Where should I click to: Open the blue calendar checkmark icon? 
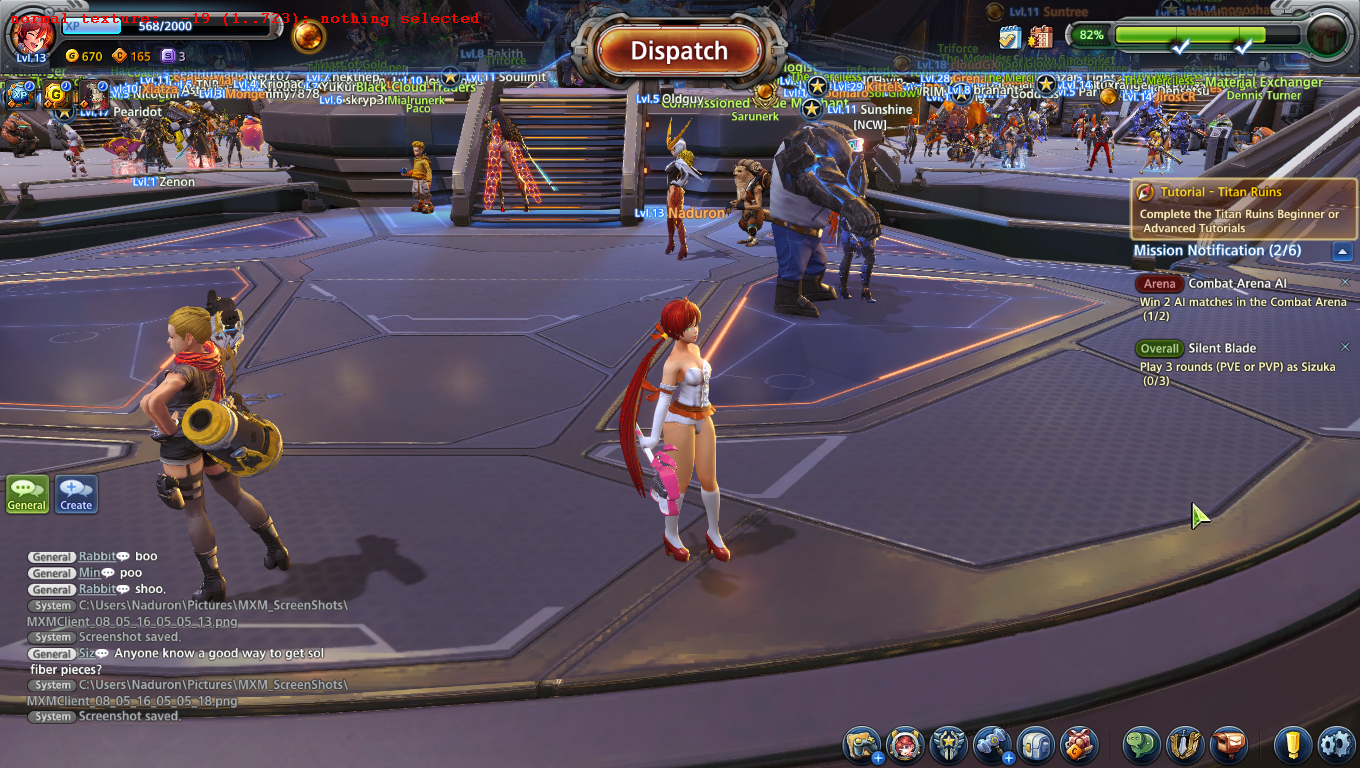click(x=1009, y=38)
